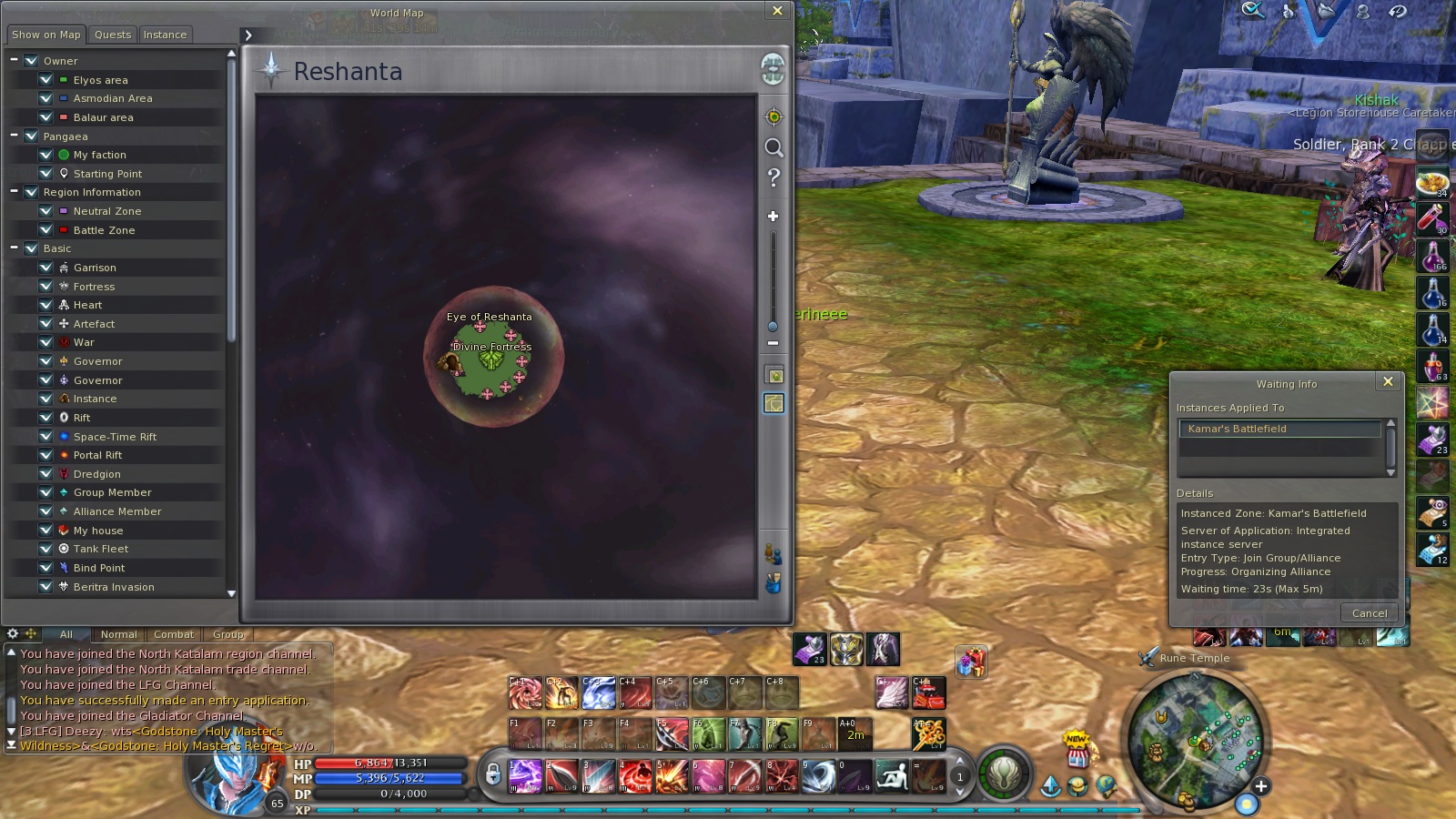Open the Instance tab
The width and height of the screenshot is (1456, 819).
[165, 35]
